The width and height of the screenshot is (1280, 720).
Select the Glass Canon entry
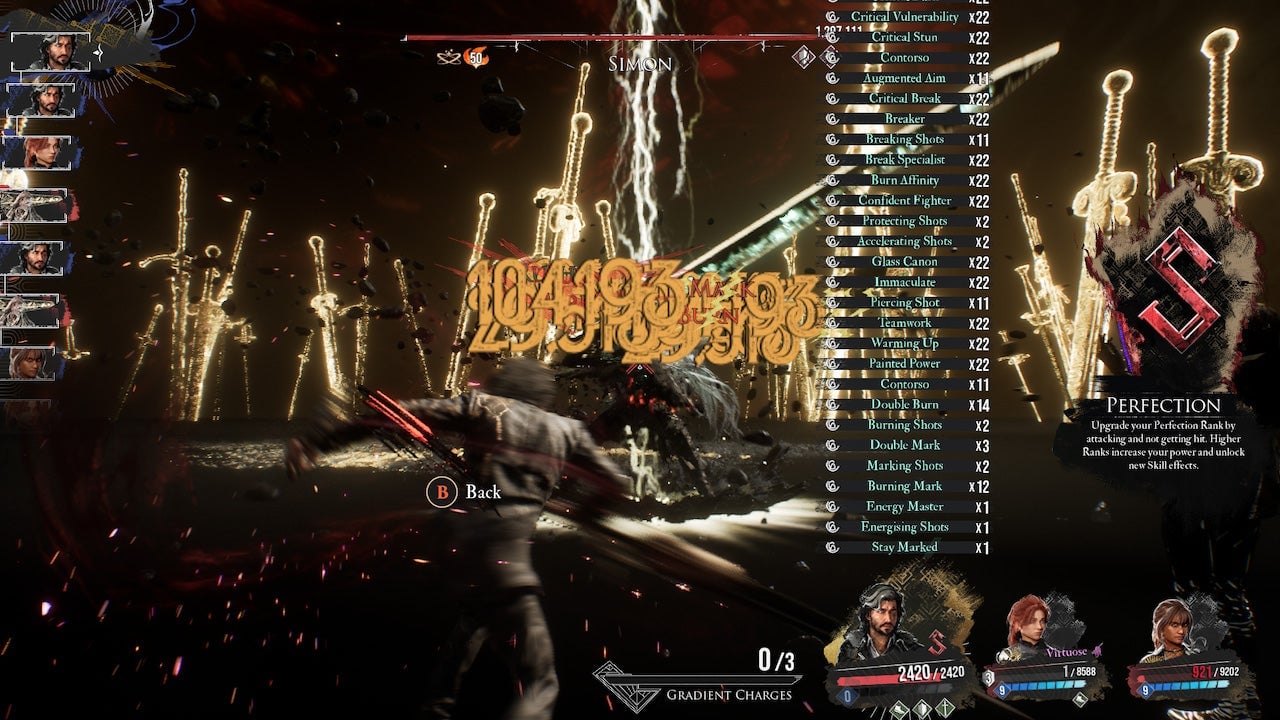tap(904, 261)
